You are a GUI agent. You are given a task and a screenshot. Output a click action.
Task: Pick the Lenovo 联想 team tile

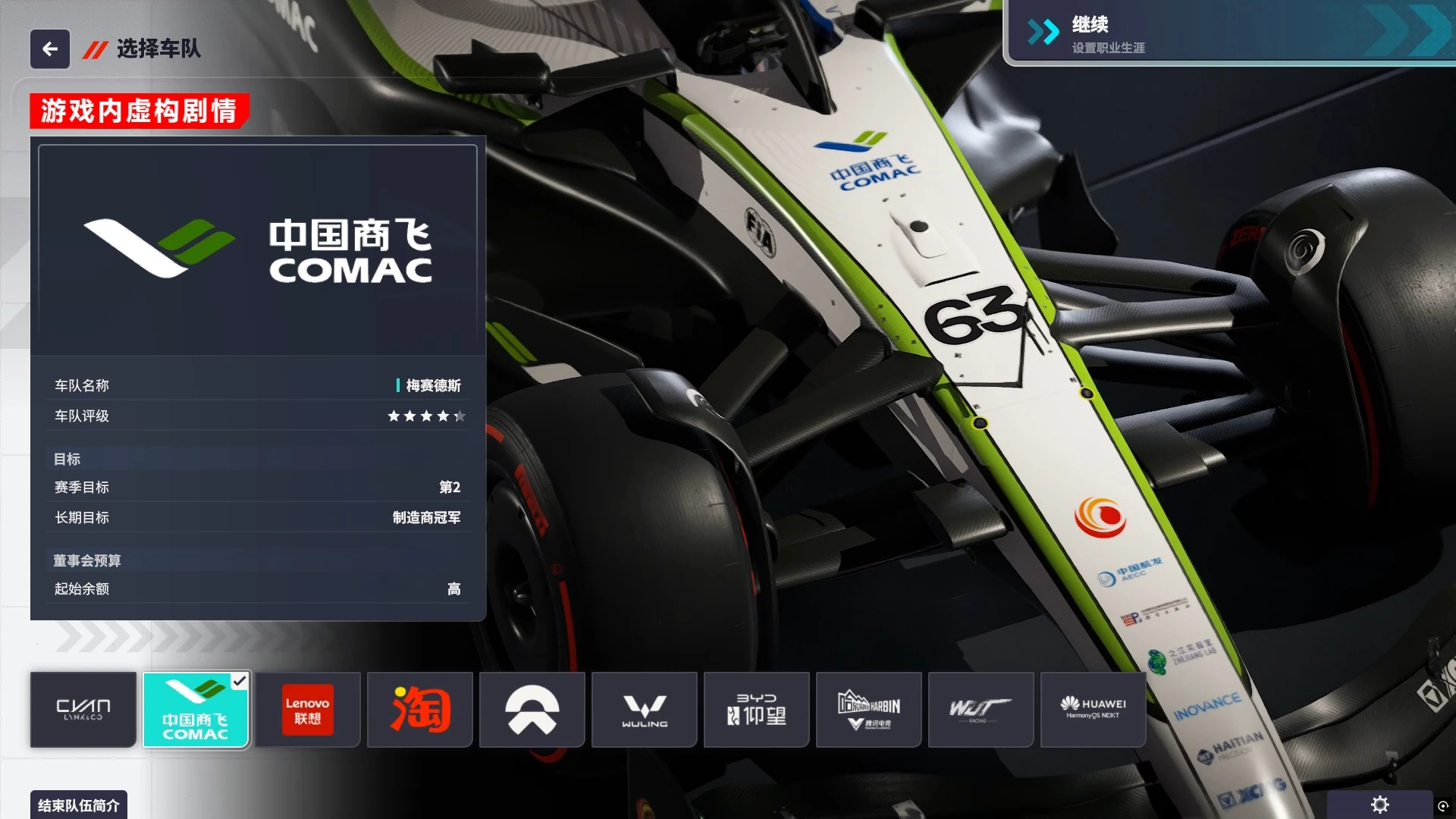click(x=307, y=710)
